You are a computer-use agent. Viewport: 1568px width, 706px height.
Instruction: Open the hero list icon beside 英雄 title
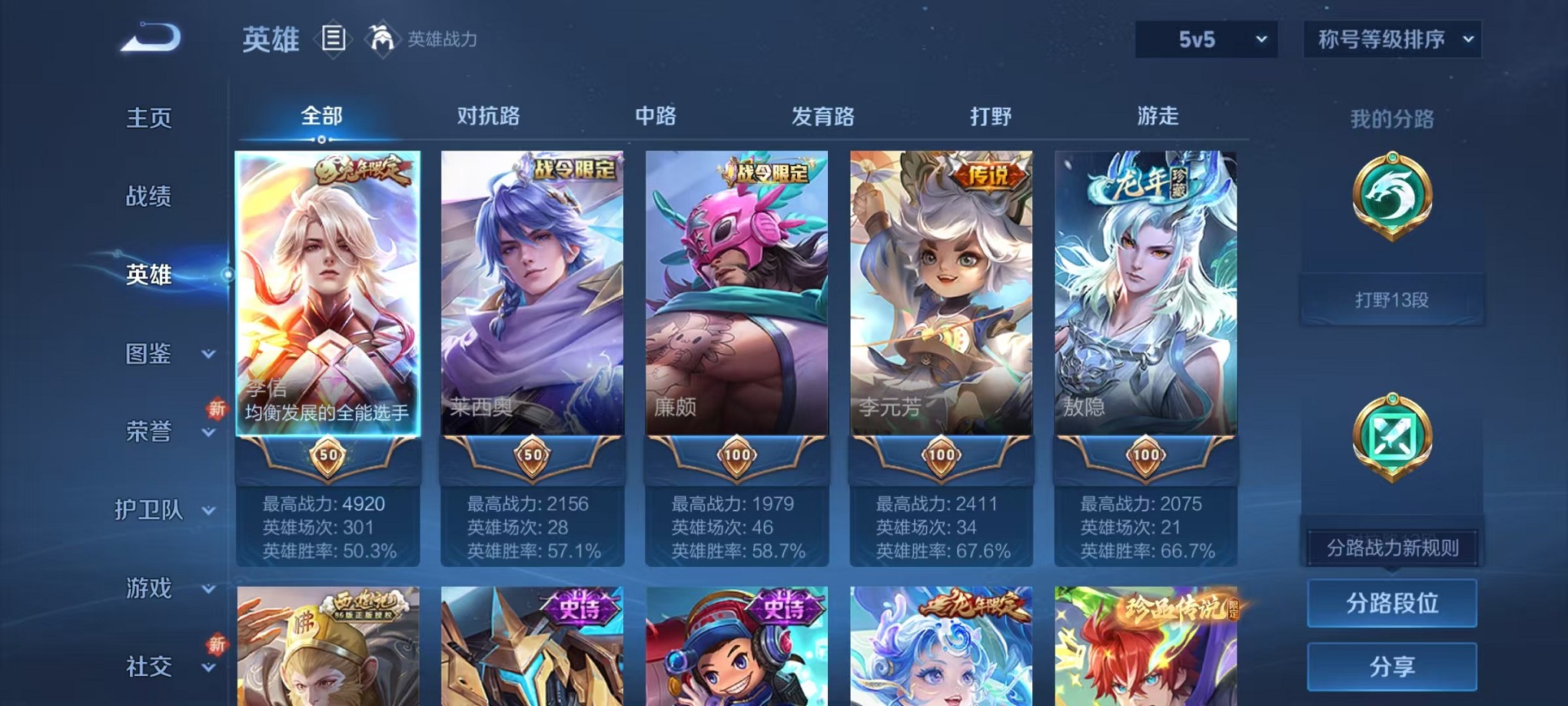coord(334,38)
